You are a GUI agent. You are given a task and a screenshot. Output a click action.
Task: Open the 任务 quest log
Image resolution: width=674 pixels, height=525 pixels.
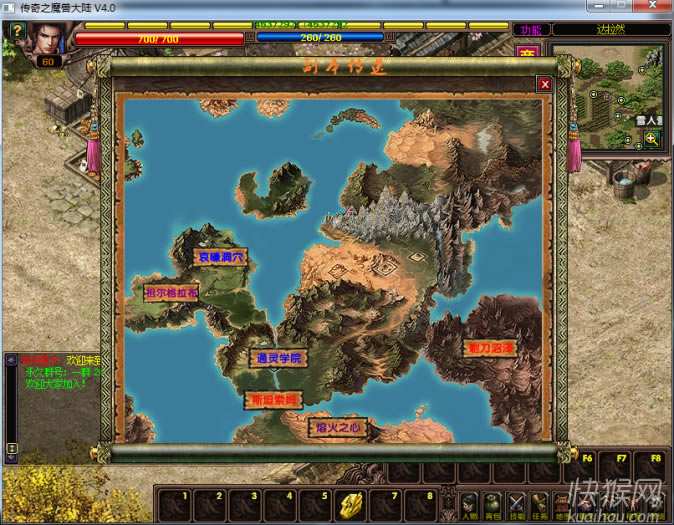point(541,506)
